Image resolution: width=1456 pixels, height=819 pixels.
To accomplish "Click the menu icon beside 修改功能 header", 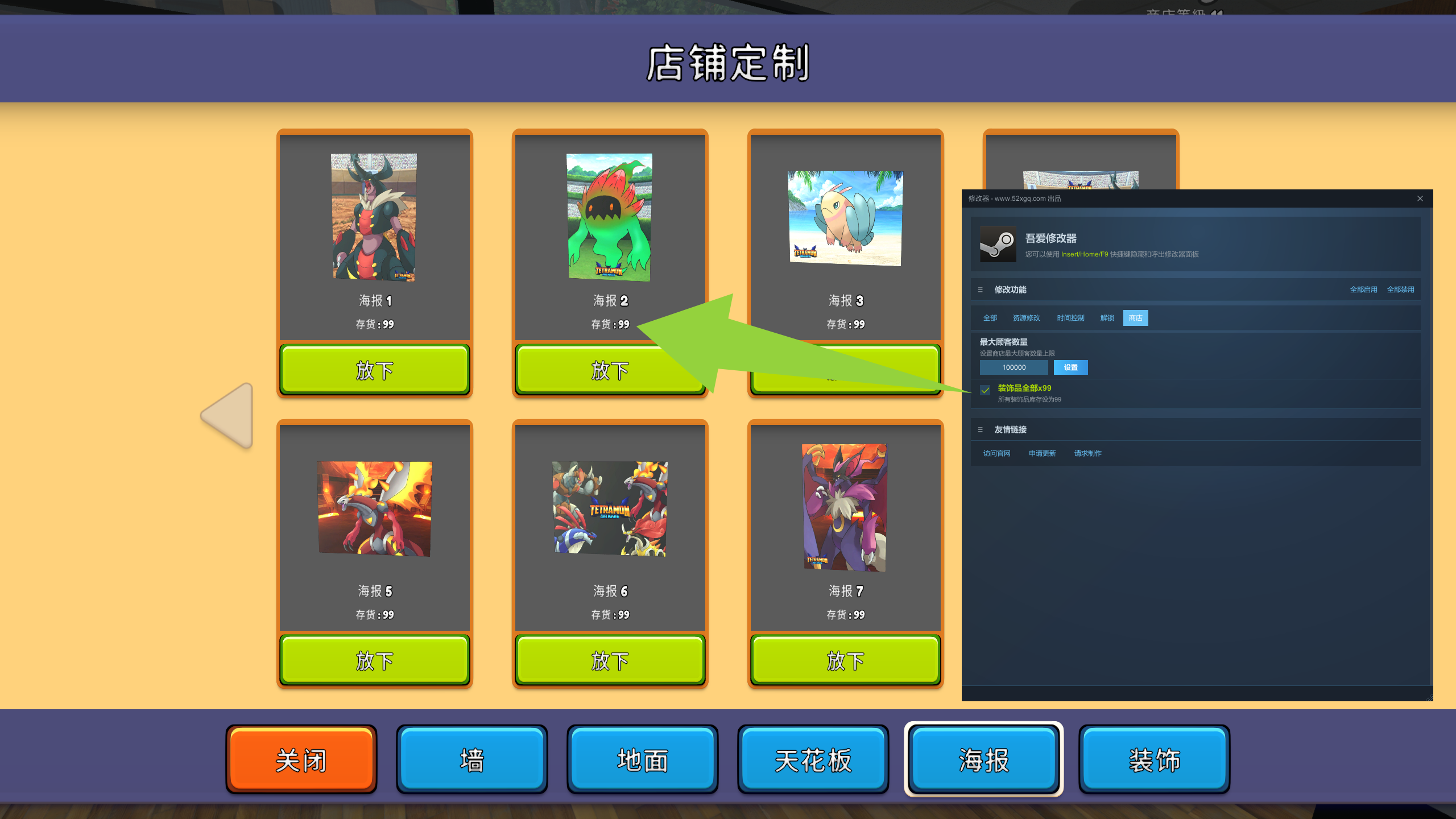I will click(x=980, y=289).
